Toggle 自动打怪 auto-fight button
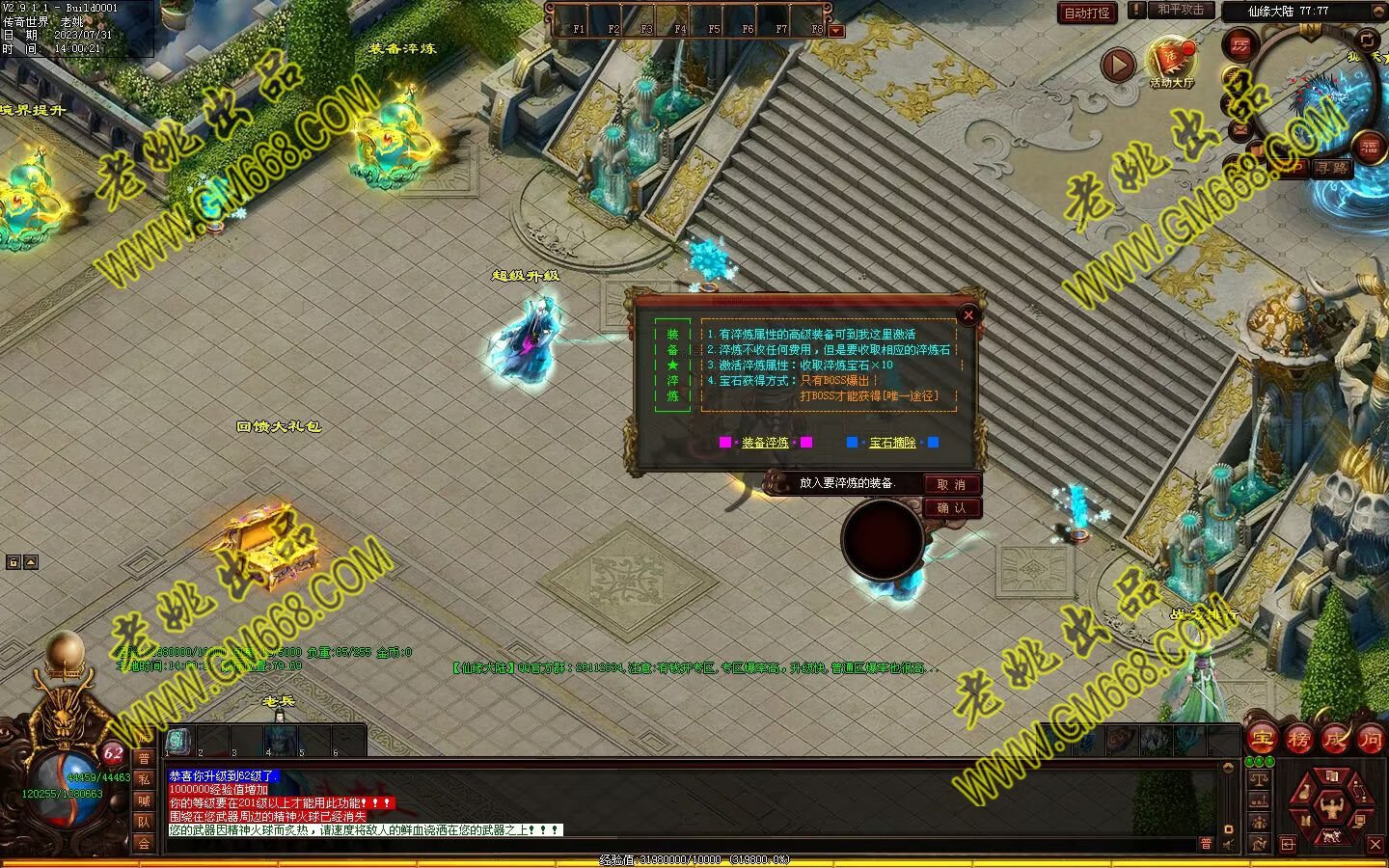 (x=1087, y=13)
